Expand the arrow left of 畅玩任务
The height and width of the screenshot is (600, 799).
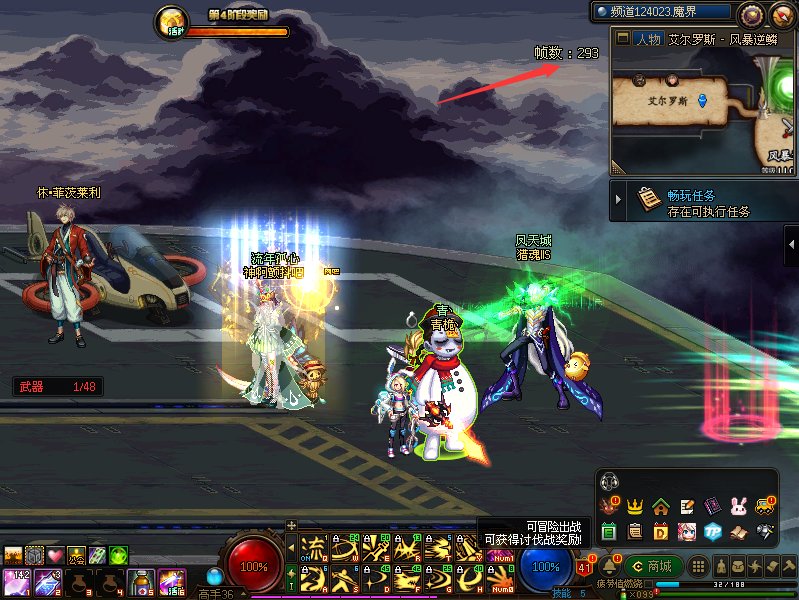619,200
